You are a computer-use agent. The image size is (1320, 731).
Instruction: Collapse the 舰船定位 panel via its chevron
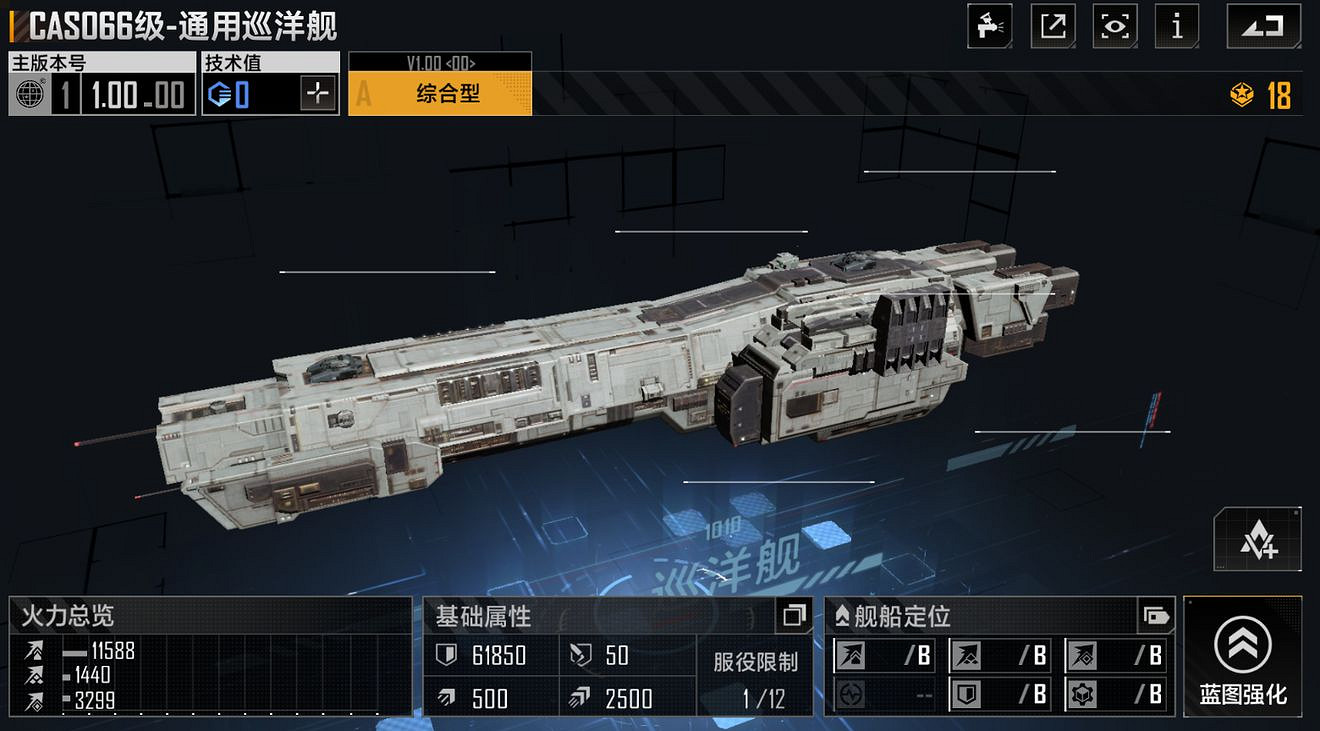[843, 616]
